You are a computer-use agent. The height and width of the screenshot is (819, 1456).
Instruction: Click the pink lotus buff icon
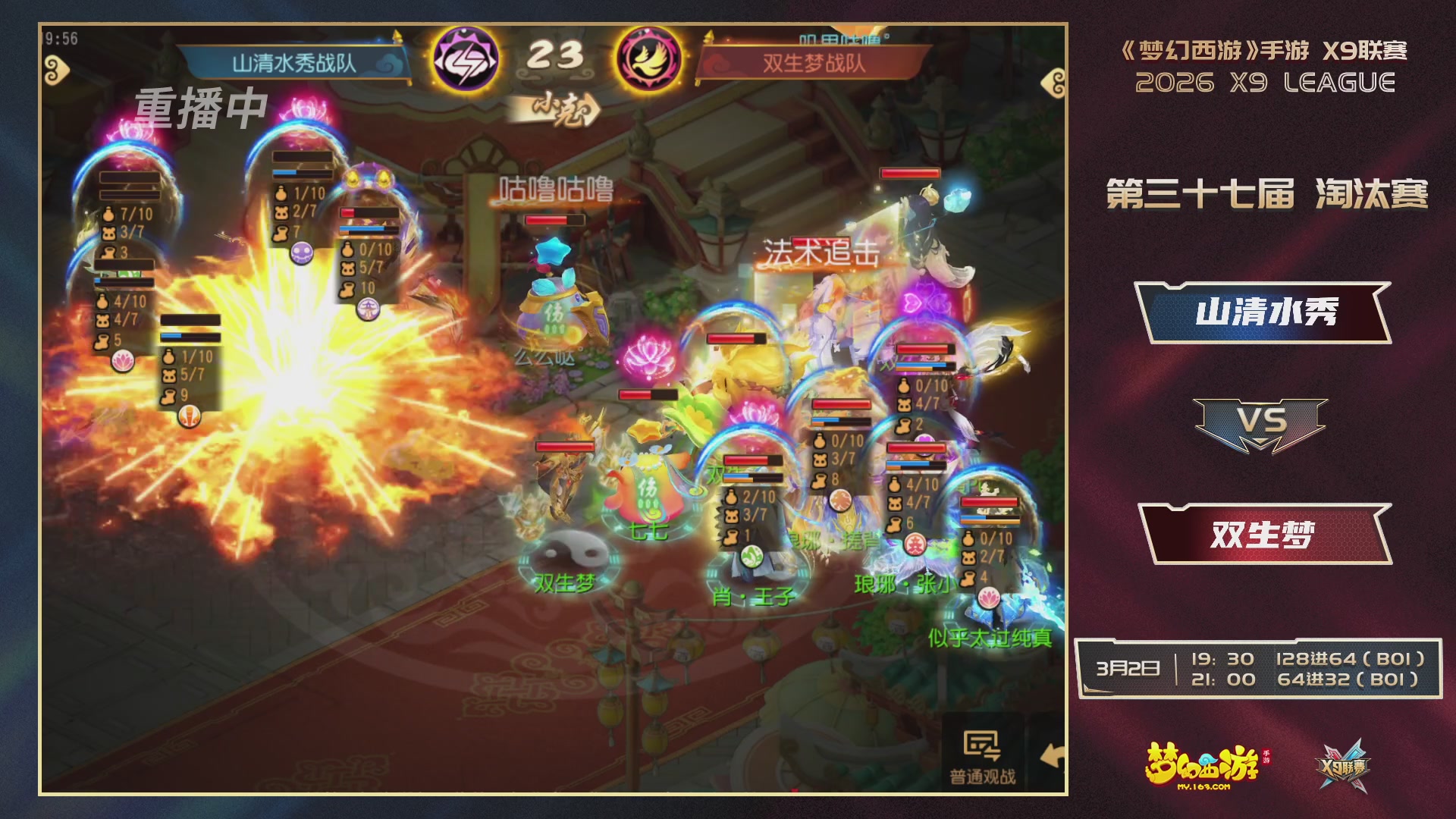pyautogui.click(x=122, y=362)
